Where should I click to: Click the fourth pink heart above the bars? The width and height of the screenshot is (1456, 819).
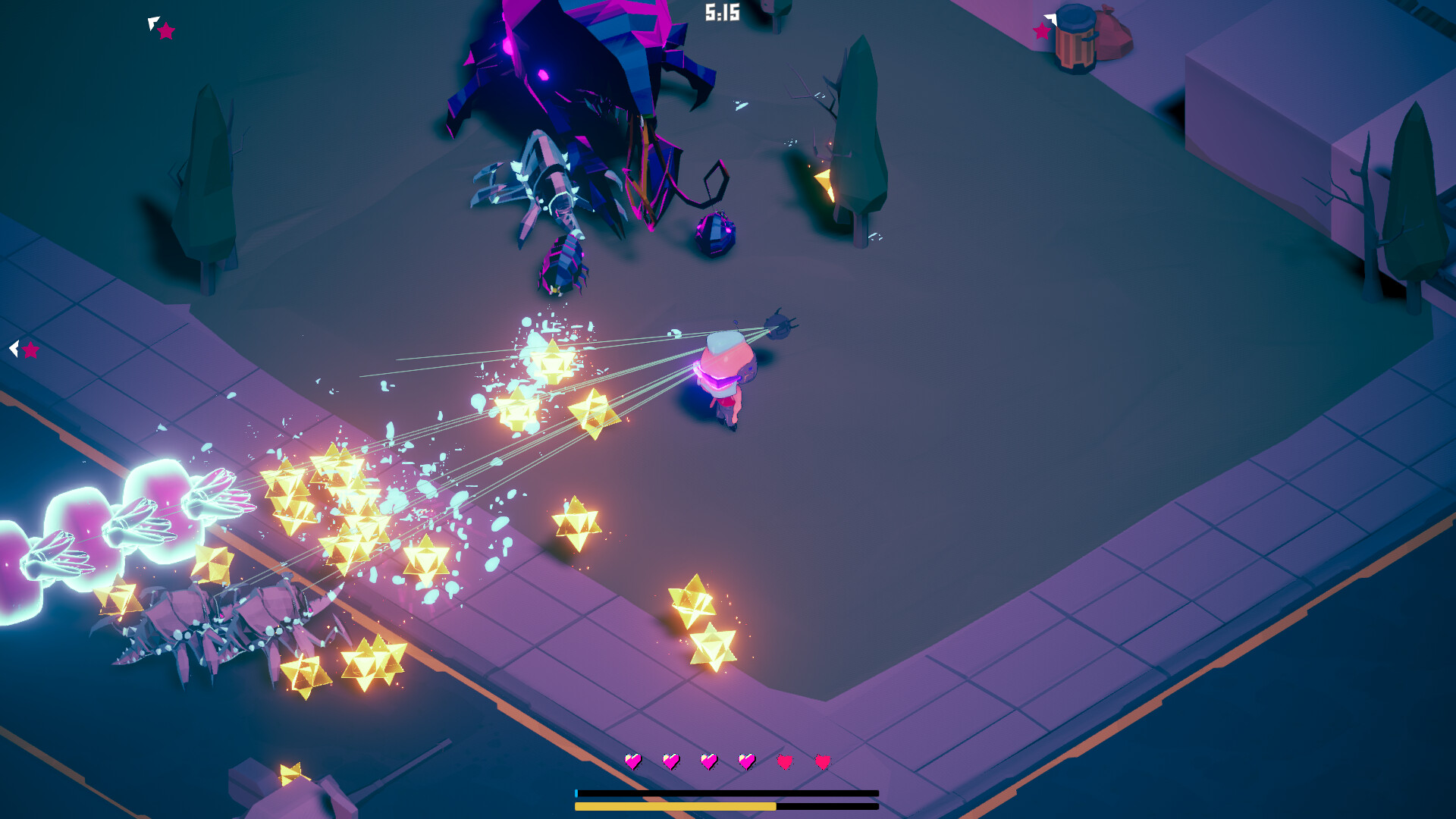(747, 761)
